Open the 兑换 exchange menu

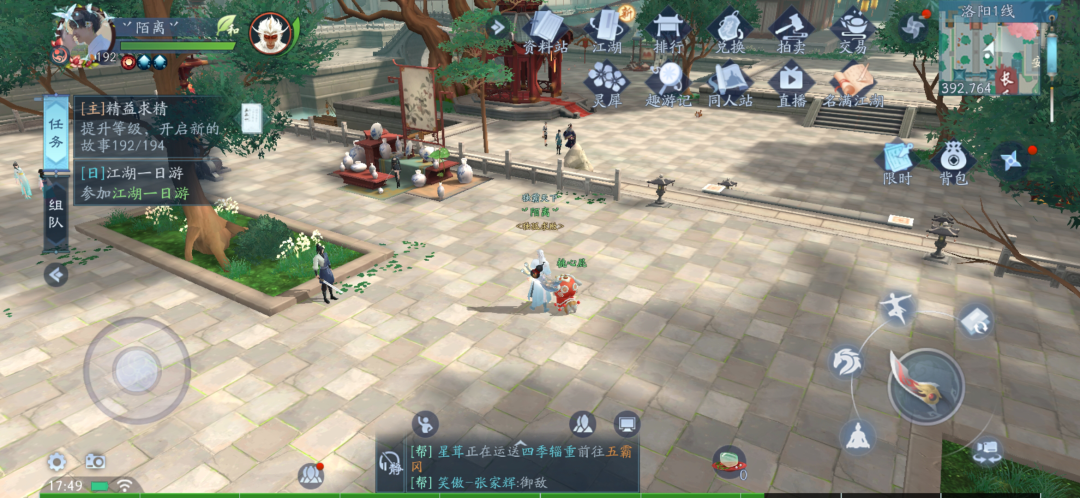click(730, 30)
